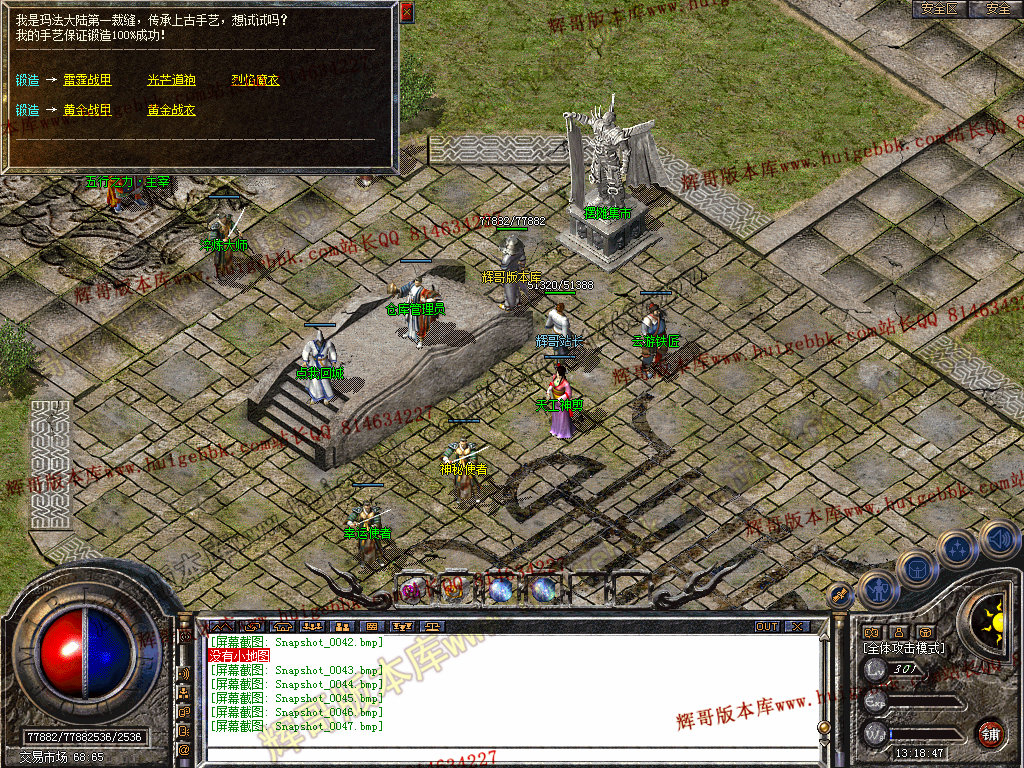Image resolution: width=1024 pixels, height=768 pixels.
Task: Close the tailor dialog with red X
Action: [x=406, y=12]
